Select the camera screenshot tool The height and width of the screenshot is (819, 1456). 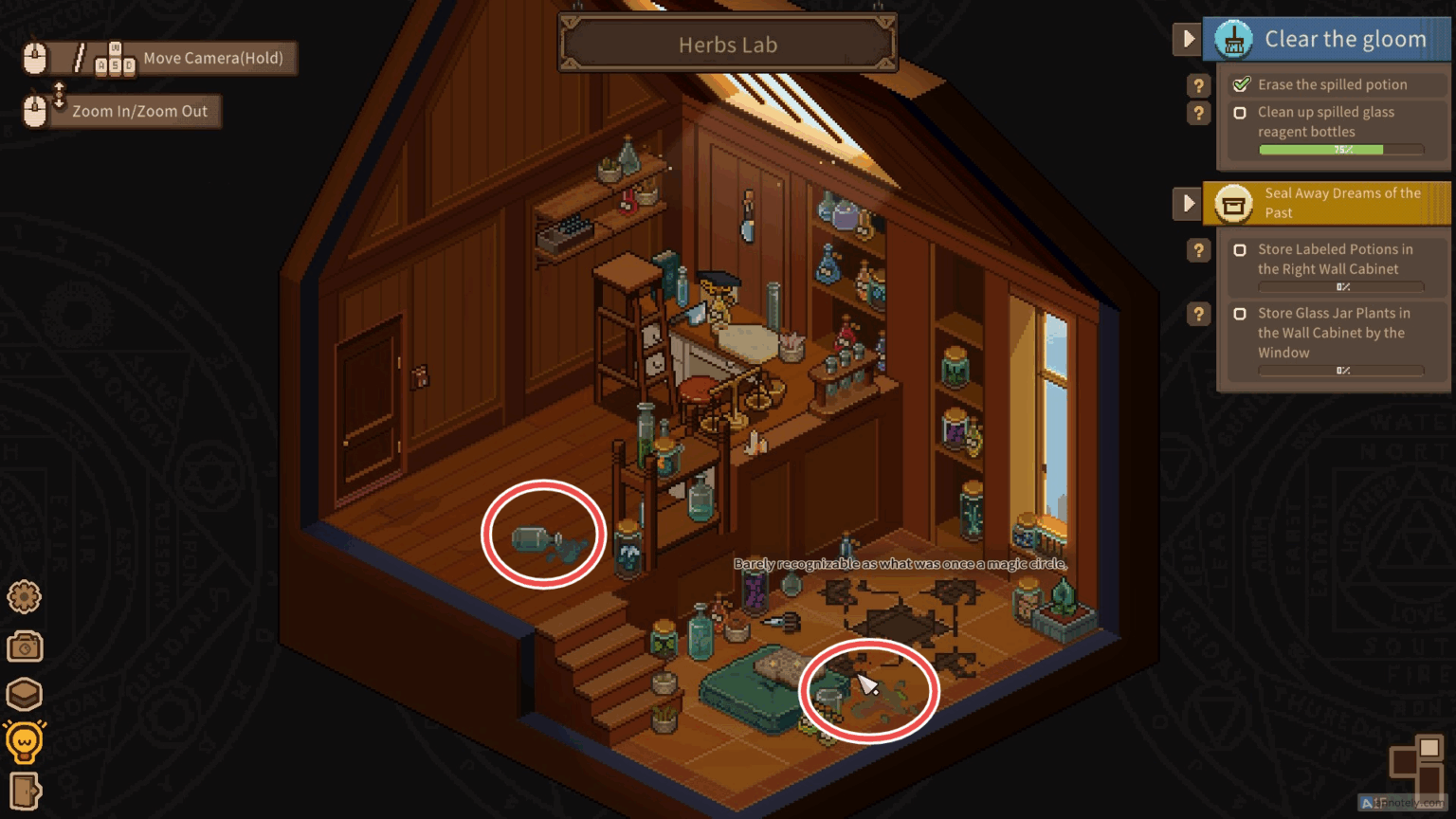[x=24, y=646]
